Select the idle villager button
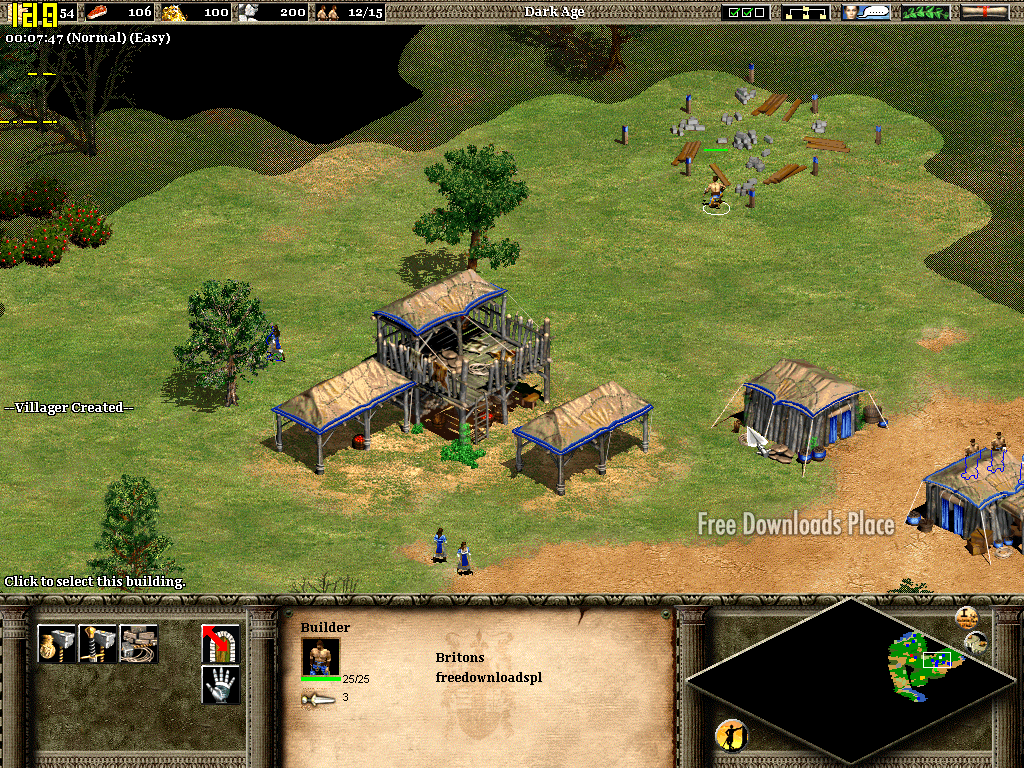 tap(731, 735)
